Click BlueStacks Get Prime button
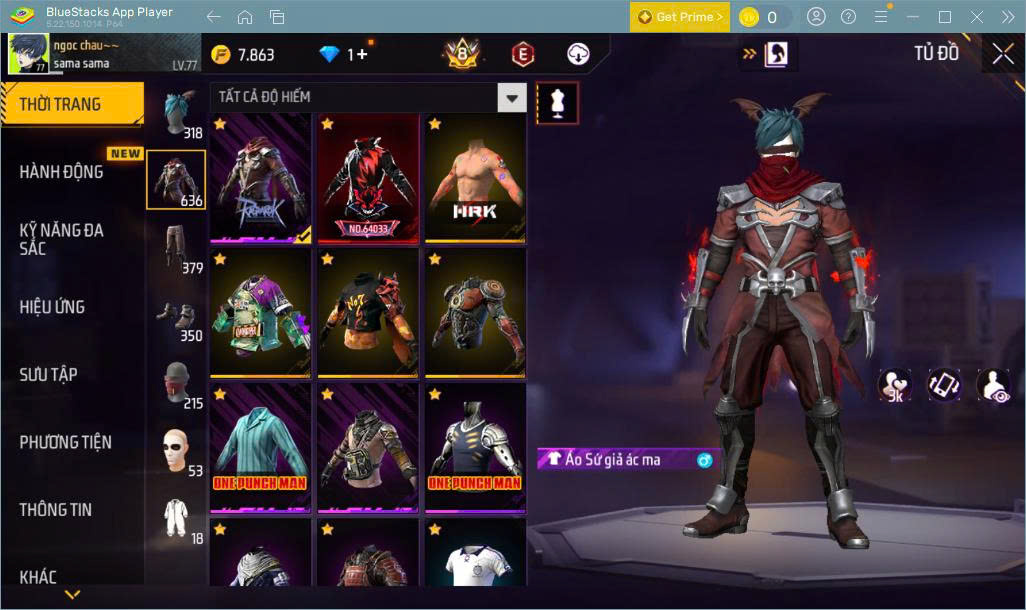Image resolution: width=1026 pixels, height=610 pixels. 680,17
